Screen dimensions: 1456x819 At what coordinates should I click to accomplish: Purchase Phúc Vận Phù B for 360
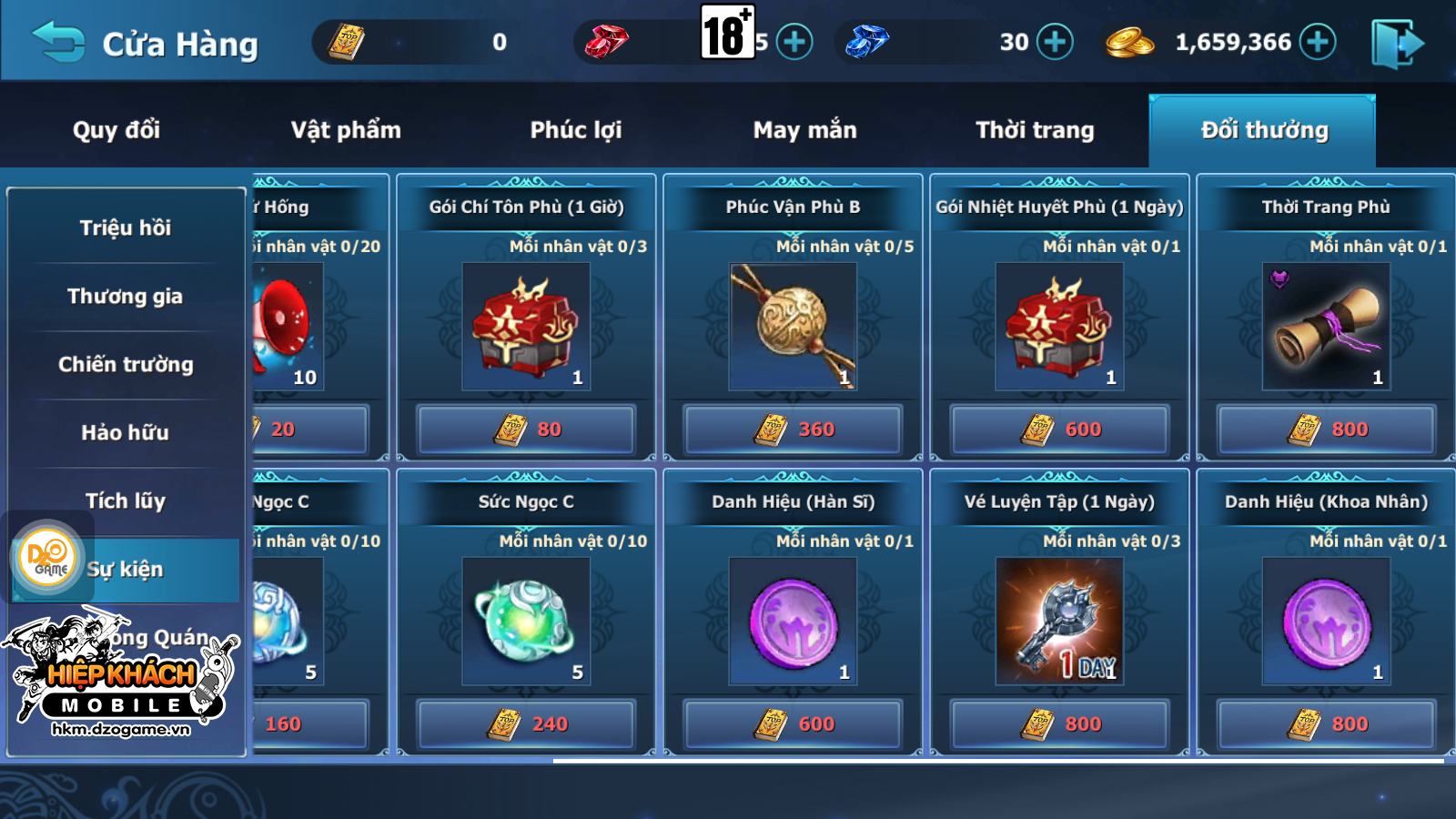point(793,430)
